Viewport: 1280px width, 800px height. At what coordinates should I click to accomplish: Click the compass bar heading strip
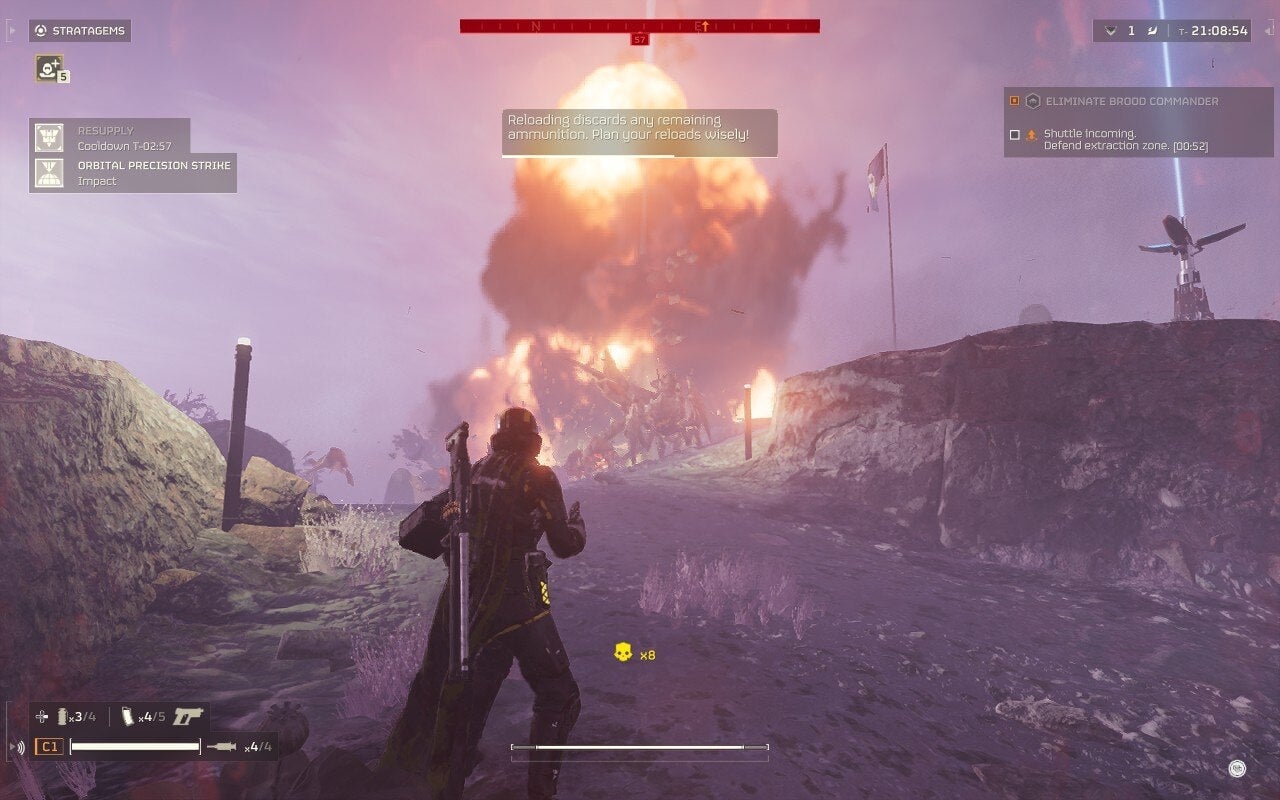pyautogui.click(x=640, y=26)
